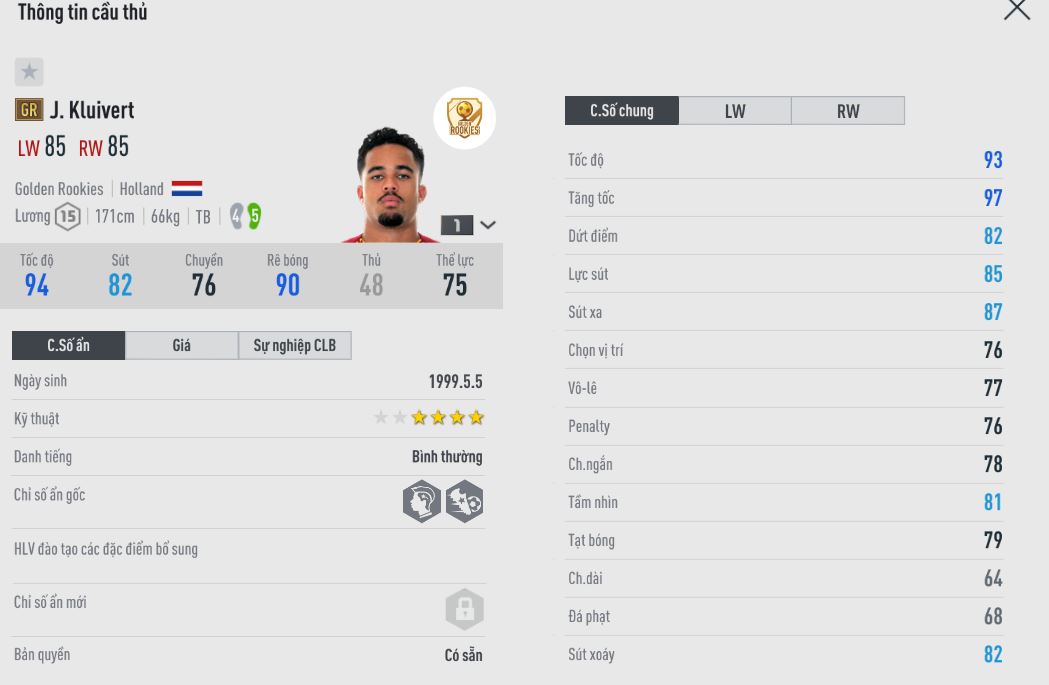Click the locked new trait icon
The width and height of the screenshot is (1049, 685).
tap(464, 608)
